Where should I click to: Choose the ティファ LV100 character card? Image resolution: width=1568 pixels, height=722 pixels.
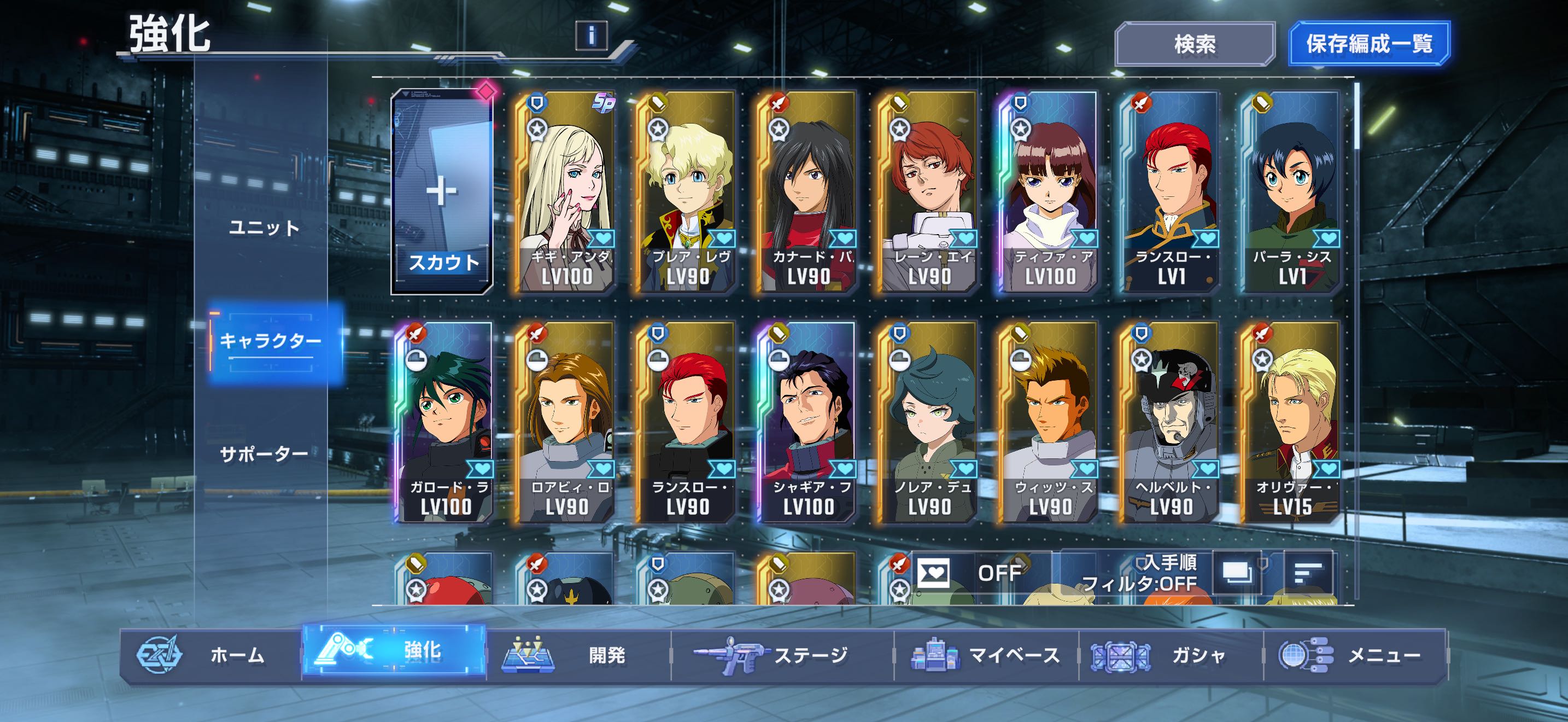[1049, 193]
